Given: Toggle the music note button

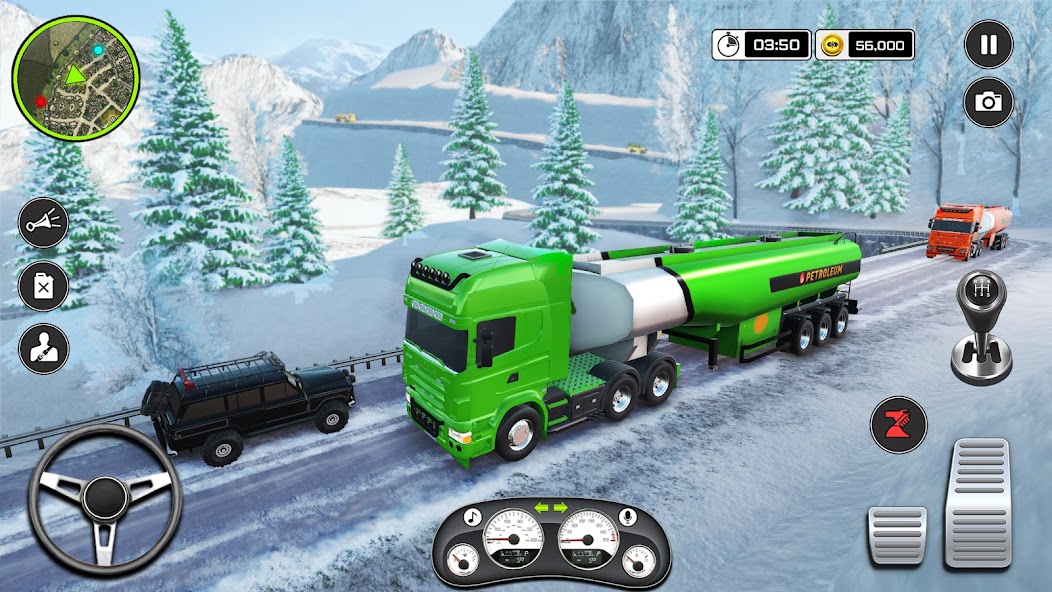Looking at the screenshot, I should (x=474, y=517).
